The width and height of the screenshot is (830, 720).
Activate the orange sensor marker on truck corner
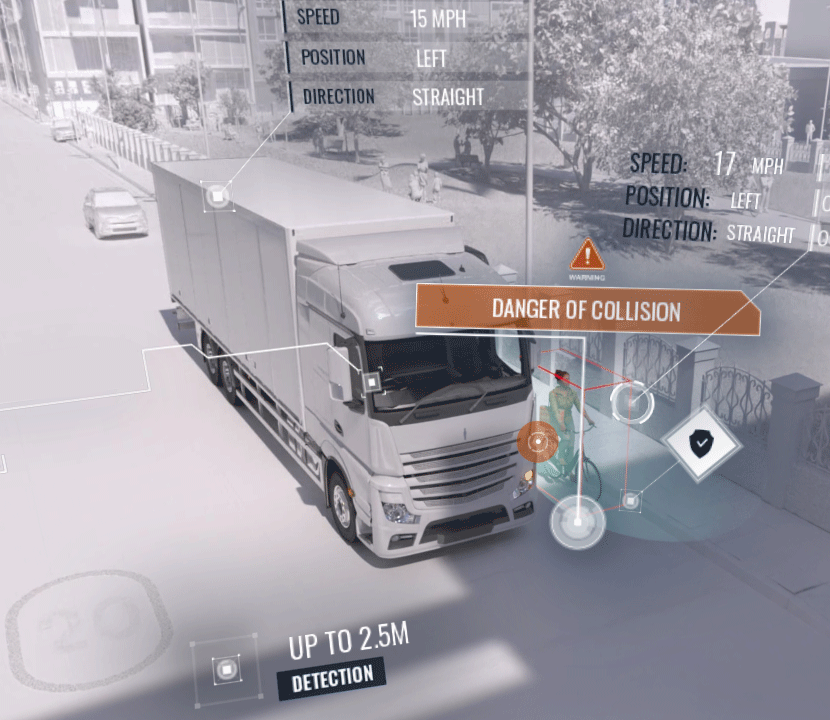pos(538,440)
